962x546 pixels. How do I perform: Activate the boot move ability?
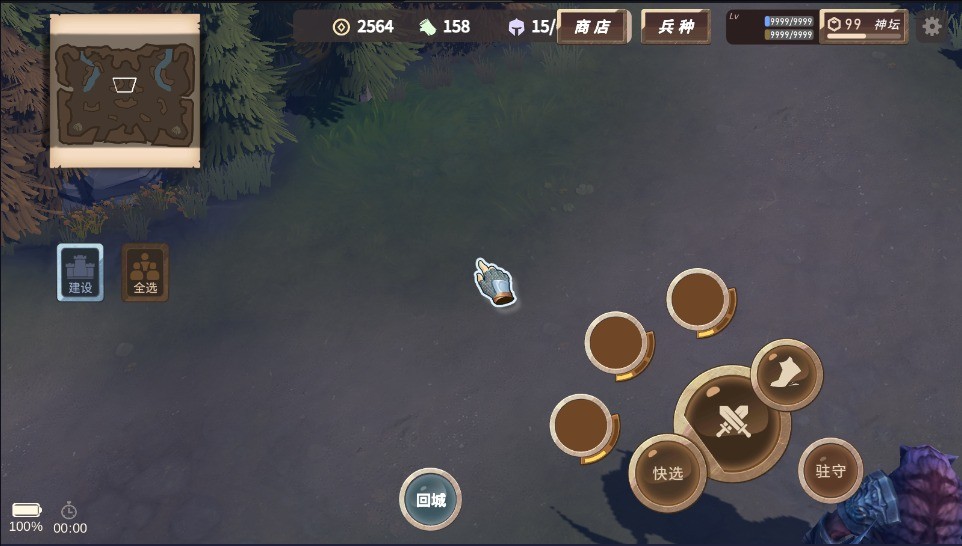787,375
